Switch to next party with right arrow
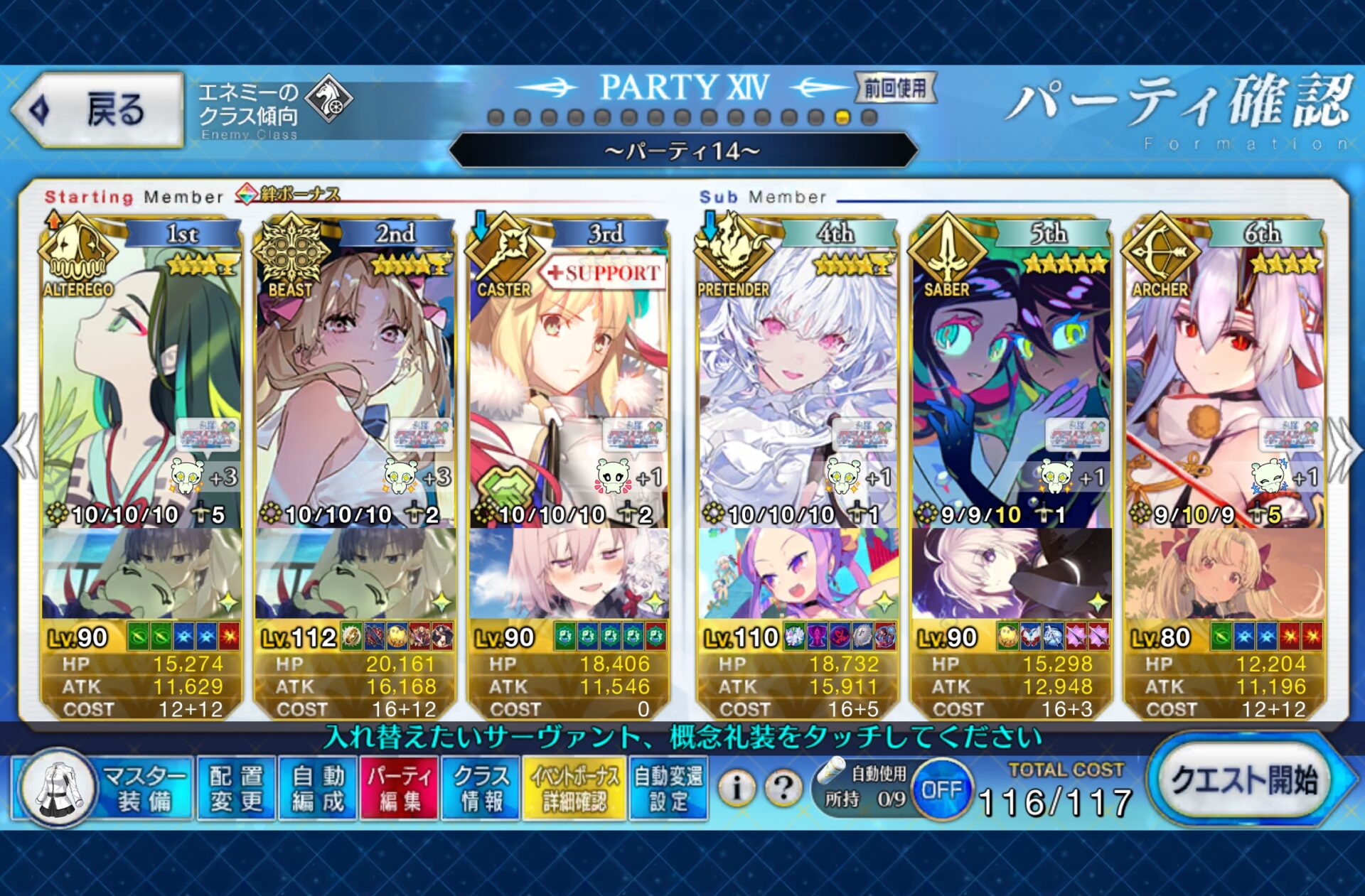Viewport: 1365px width, 896px height. 1344,449
